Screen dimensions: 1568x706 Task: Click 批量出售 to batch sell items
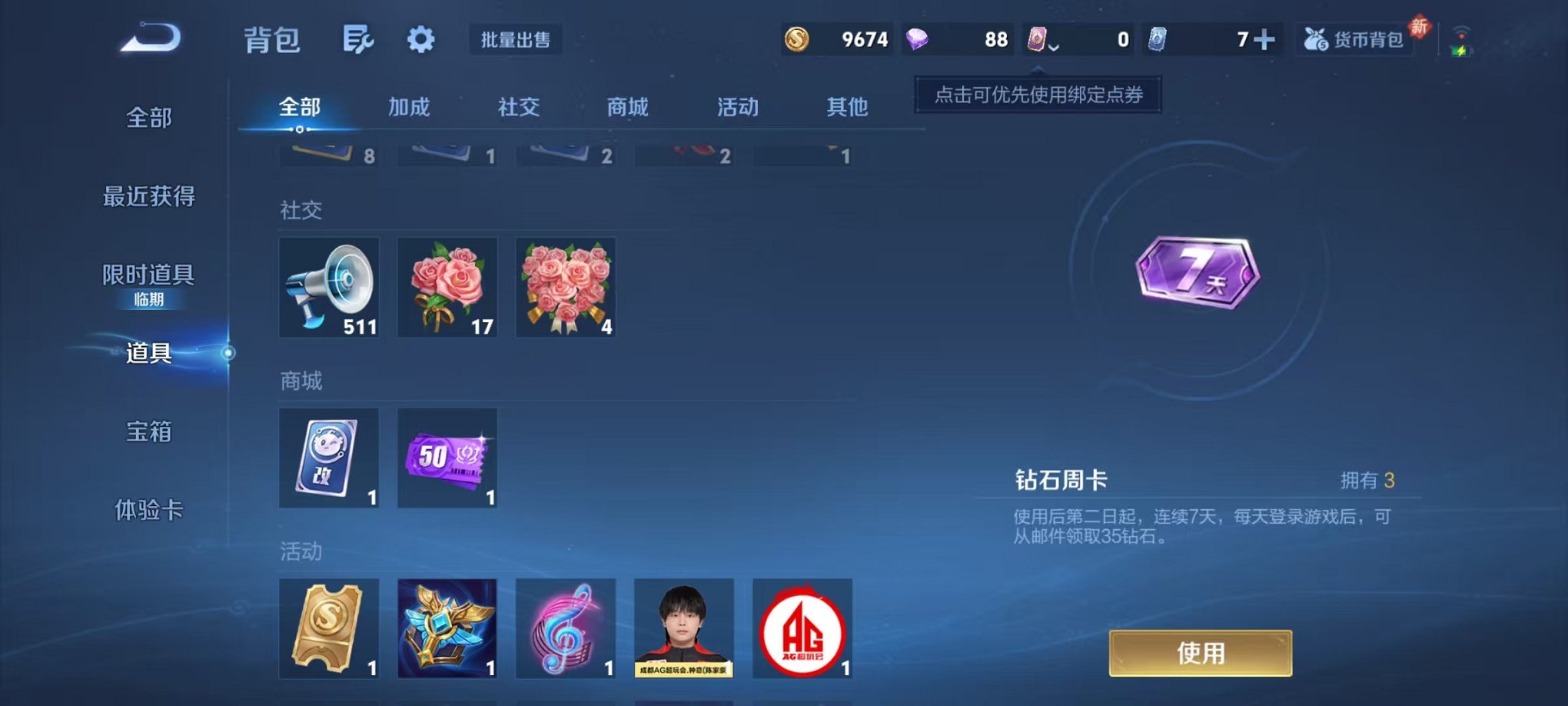point(517,40)
